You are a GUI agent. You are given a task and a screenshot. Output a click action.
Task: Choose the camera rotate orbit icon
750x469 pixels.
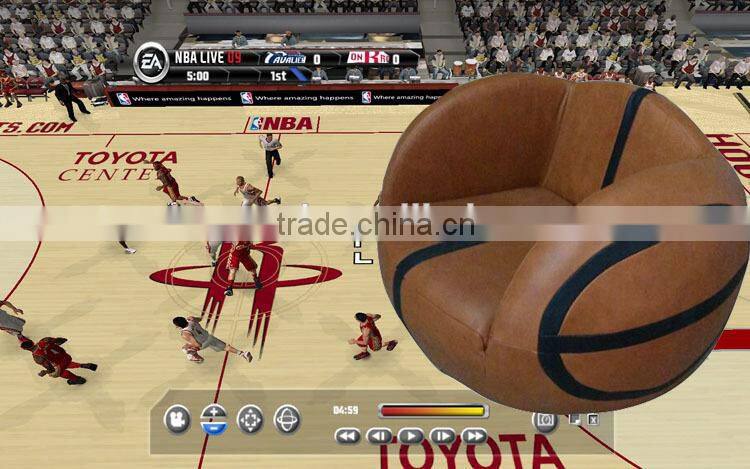(x=287, y=419)
